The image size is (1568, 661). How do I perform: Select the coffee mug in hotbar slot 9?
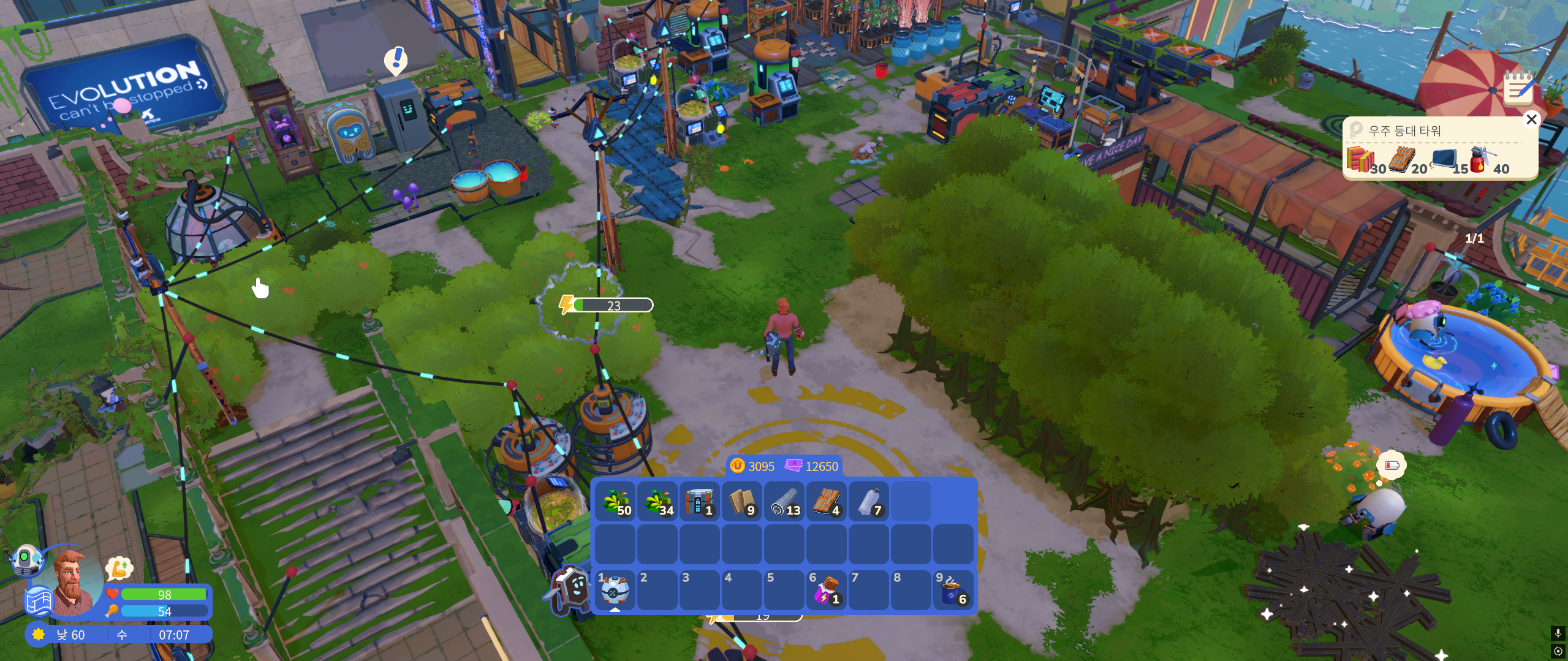(953, 591)
